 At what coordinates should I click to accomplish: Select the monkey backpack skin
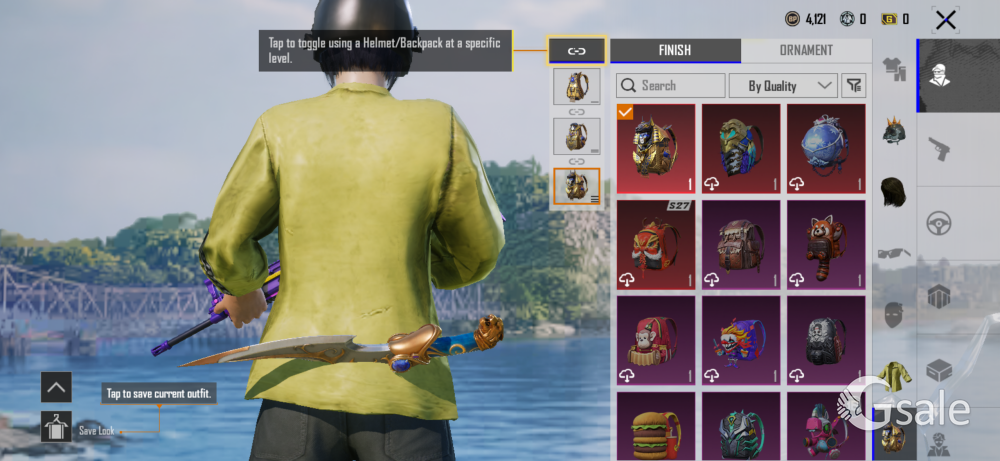655,340
